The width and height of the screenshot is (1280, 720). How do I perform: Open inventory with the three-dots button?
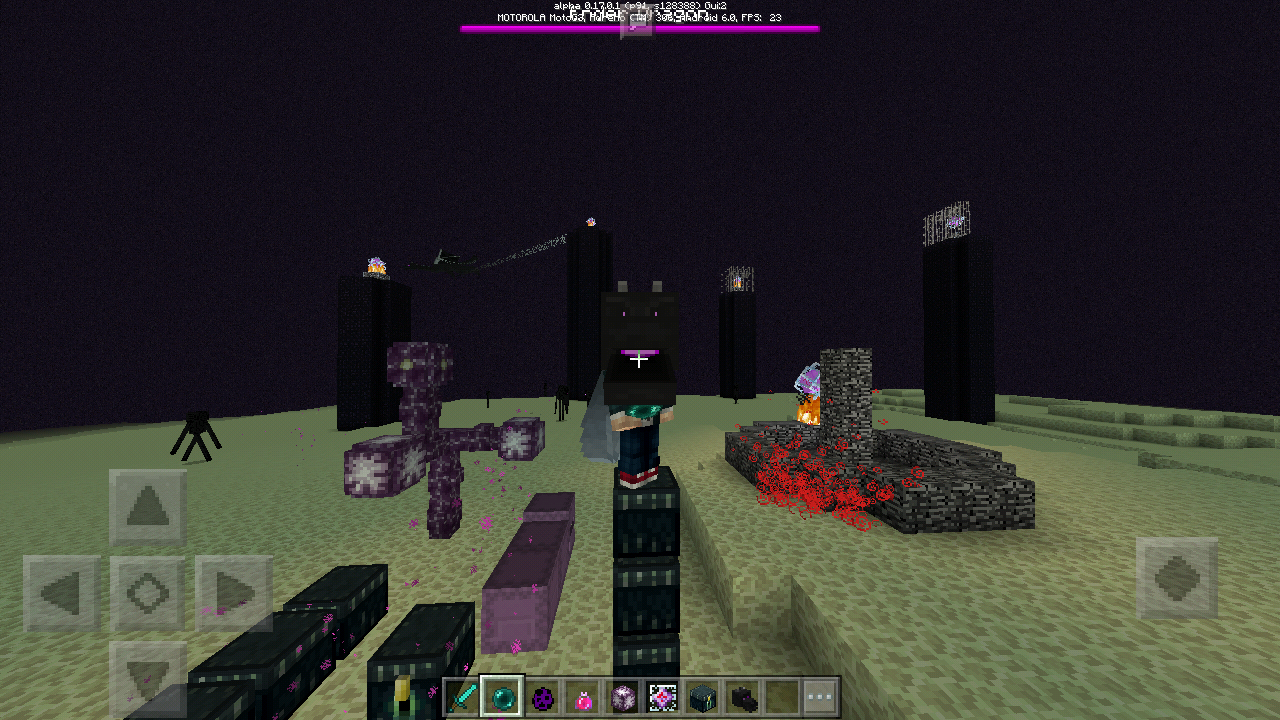click(820, 697)
